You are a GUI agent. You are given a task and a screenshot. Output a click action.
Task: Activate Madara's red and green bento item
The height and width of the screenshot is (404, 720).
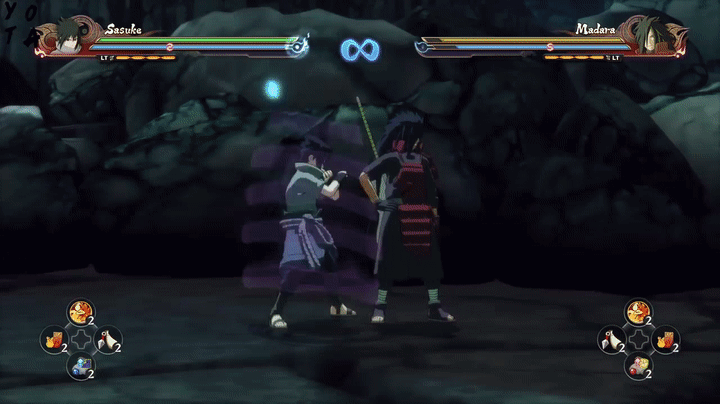pos(637,367)
